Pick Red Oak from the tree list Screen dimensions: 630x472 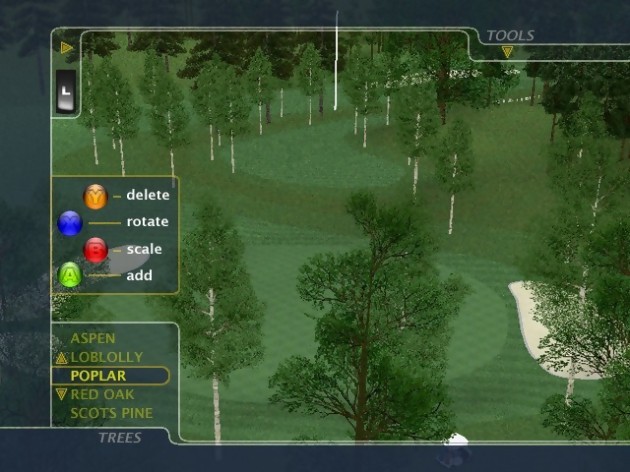click(102, 394)
